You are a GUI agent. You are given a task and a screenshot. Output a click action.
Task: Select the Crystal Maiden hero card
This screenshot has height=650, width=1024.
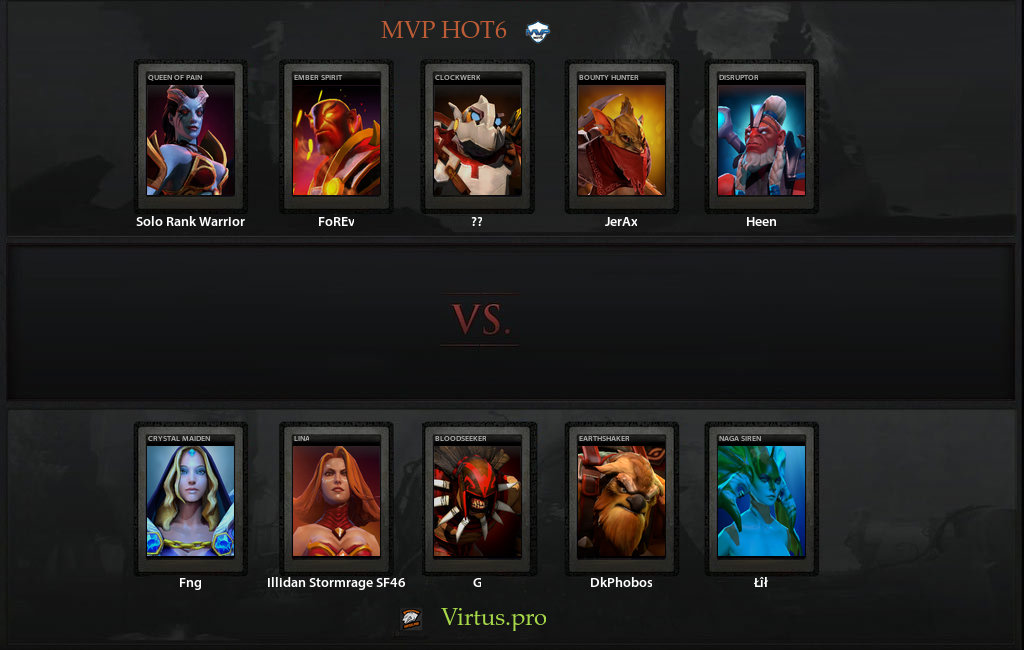(x=190, y=500)
